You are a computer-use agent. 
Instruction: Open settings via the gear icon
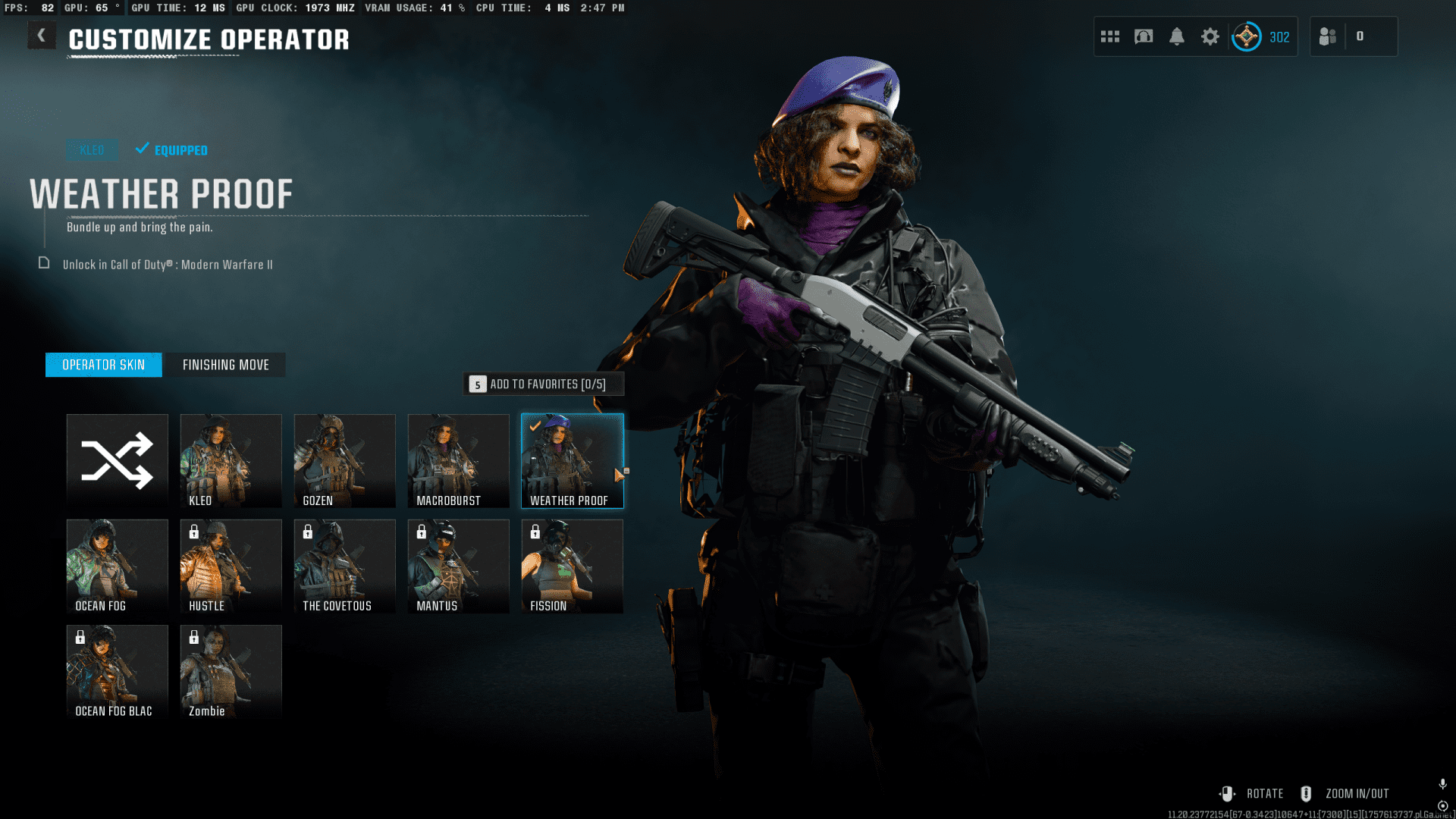point(1210,36)
